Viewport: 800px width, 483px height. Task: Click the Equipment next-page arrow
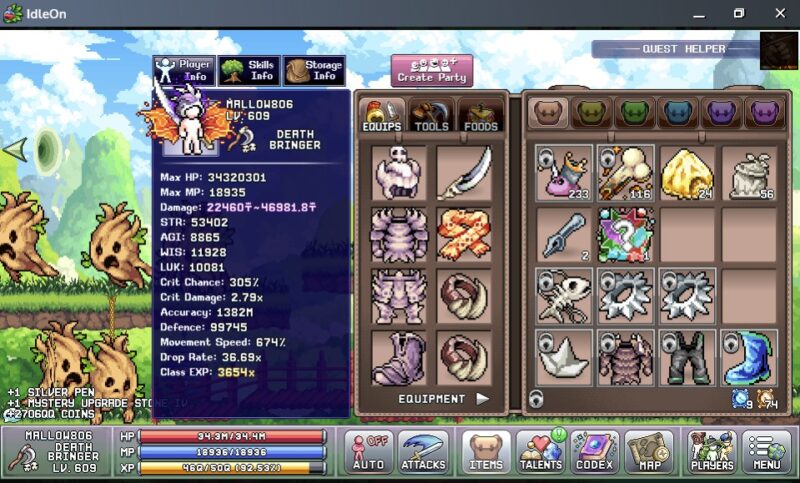pos(483,398)
